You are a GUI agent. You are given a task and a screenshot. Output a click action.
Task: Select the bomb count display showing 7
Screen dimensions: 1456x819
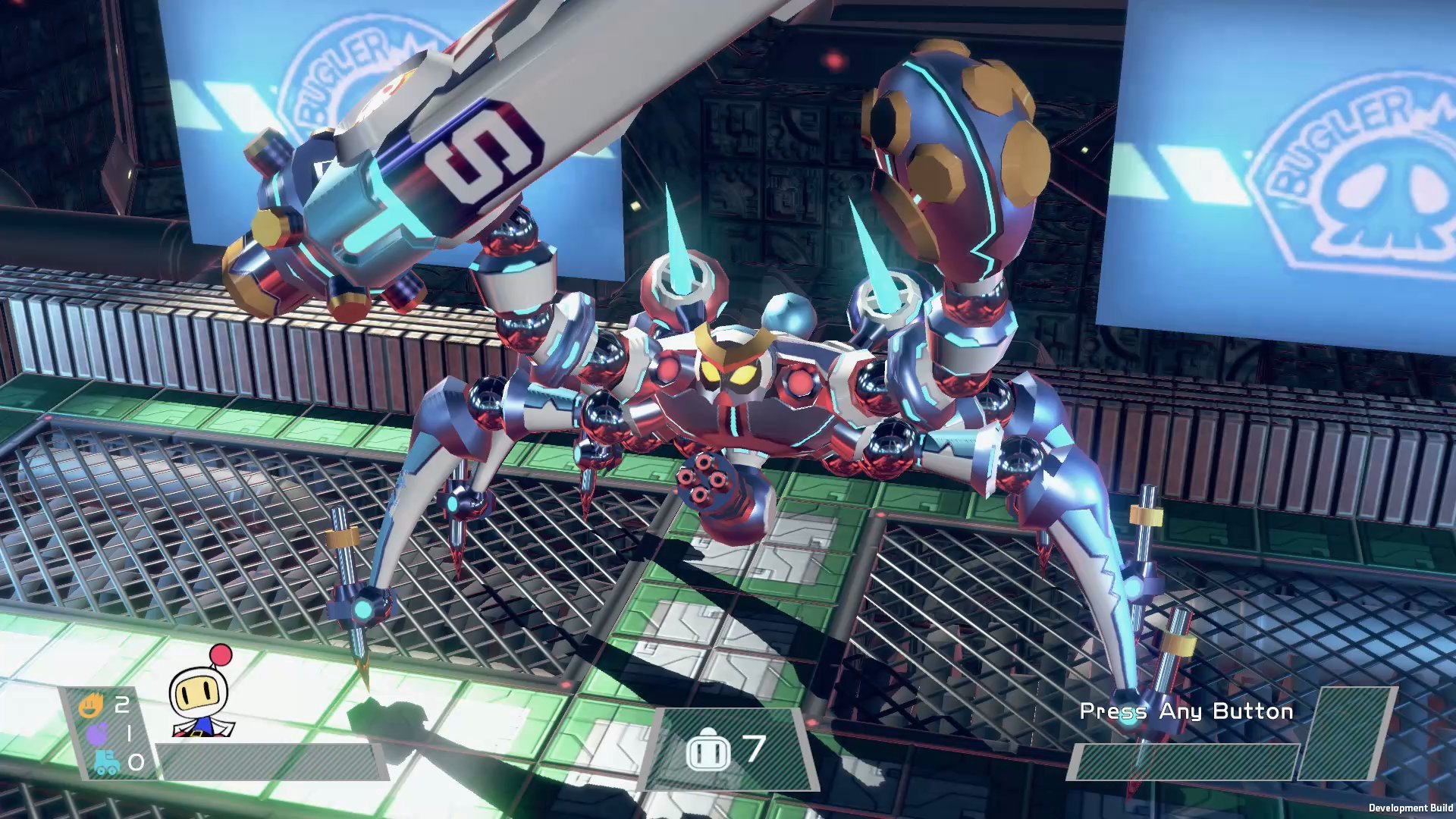(732, 747)
